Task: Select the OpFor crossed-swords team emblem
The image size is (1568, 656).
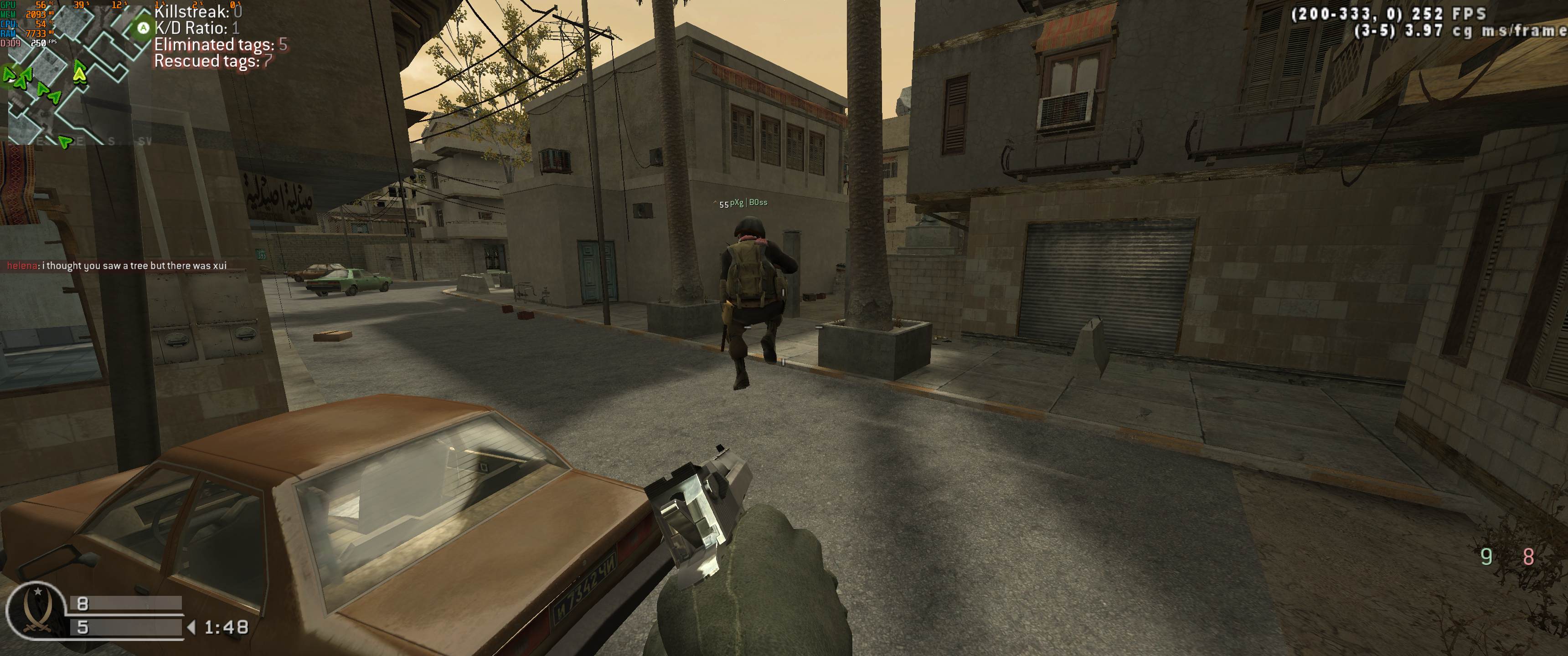Action: coord(33,615)
